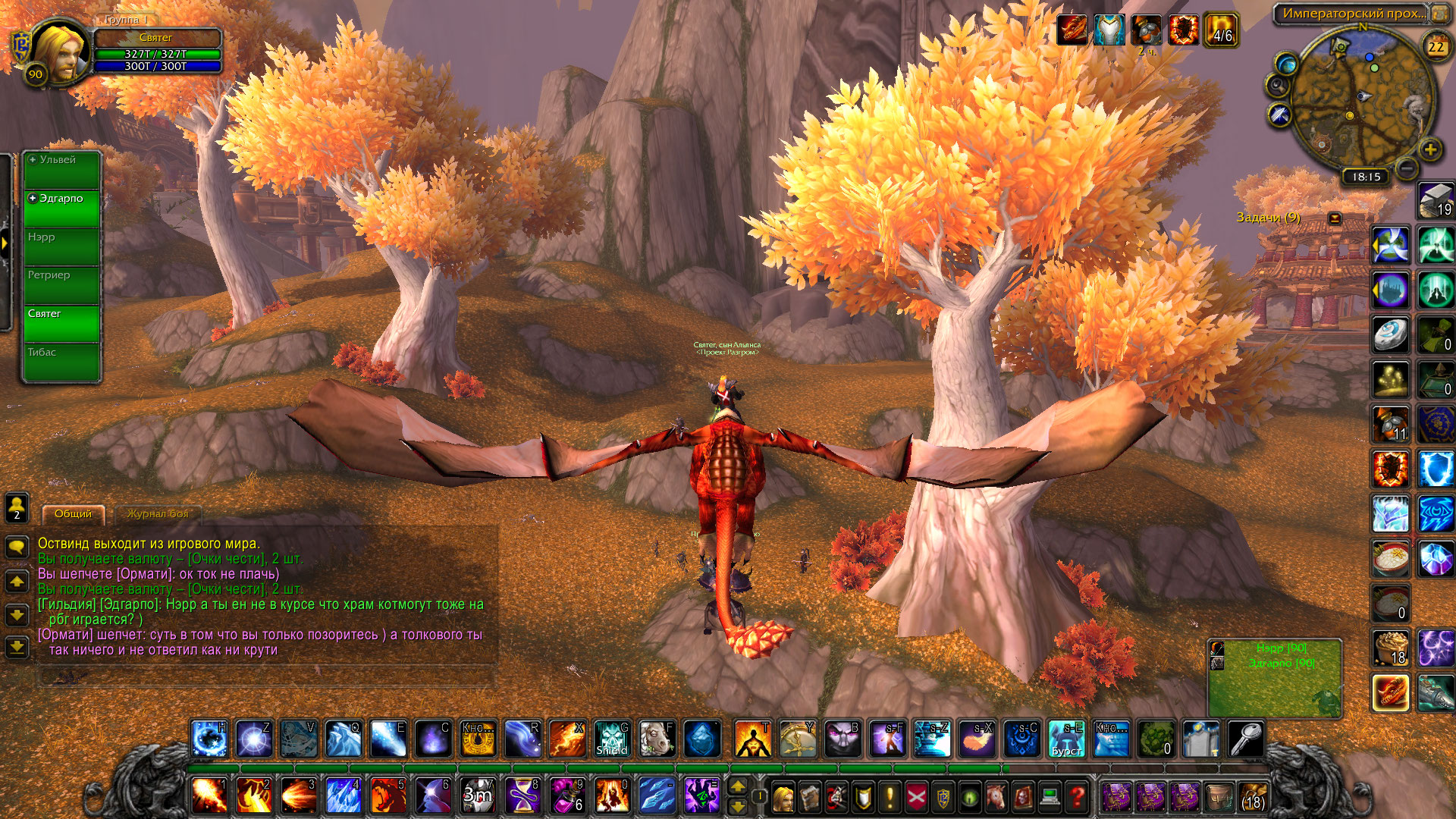This screenshot has width=1456, height=819.
Task: Open the backpack showing 18 free slots
Action: point(1253,797)
